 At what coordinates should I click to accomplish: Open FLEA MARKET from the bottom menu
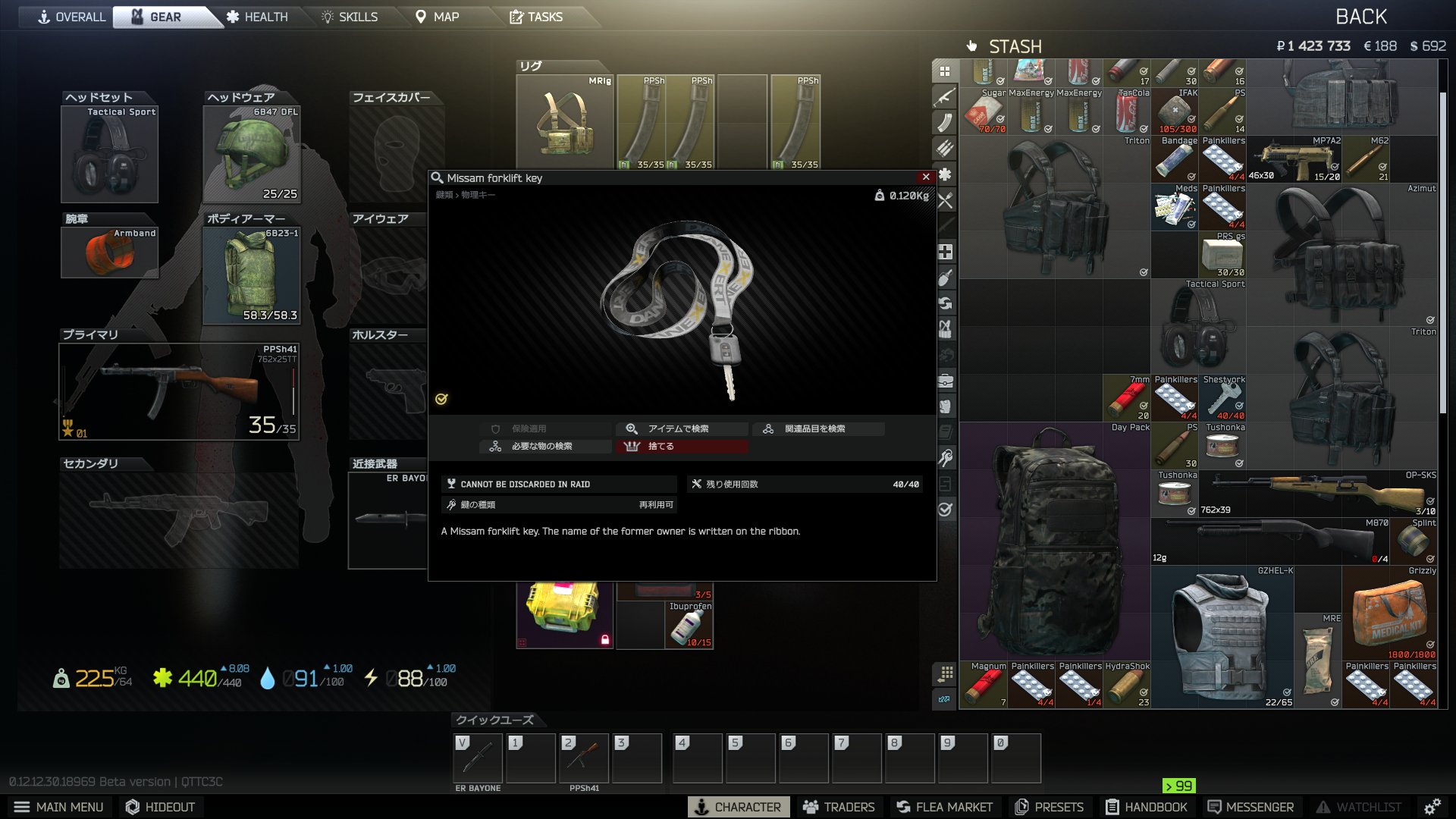click(943, 806)
